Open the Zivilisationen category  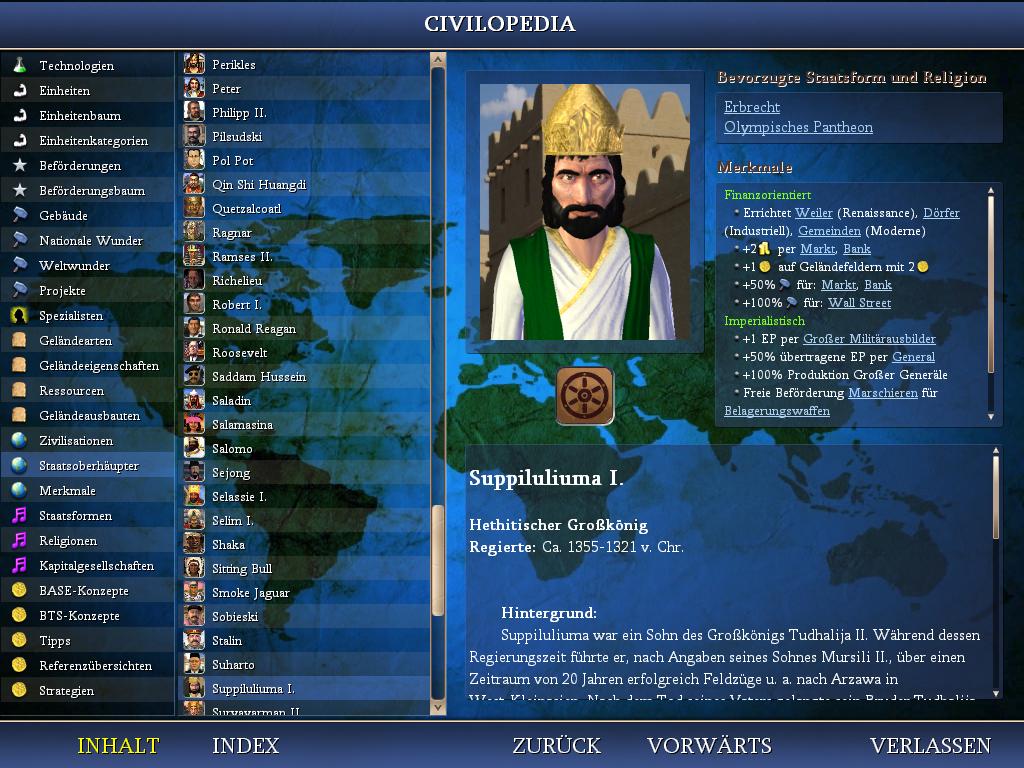(76, 440)
